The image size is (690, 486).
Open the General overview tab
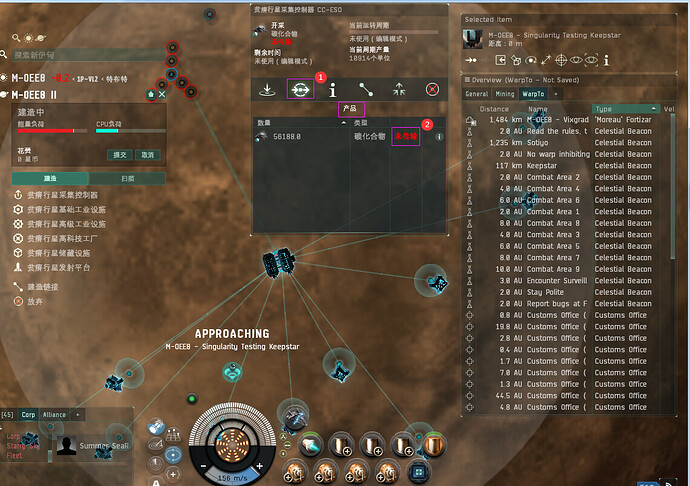pyautogui.click(x=476, y=94)
